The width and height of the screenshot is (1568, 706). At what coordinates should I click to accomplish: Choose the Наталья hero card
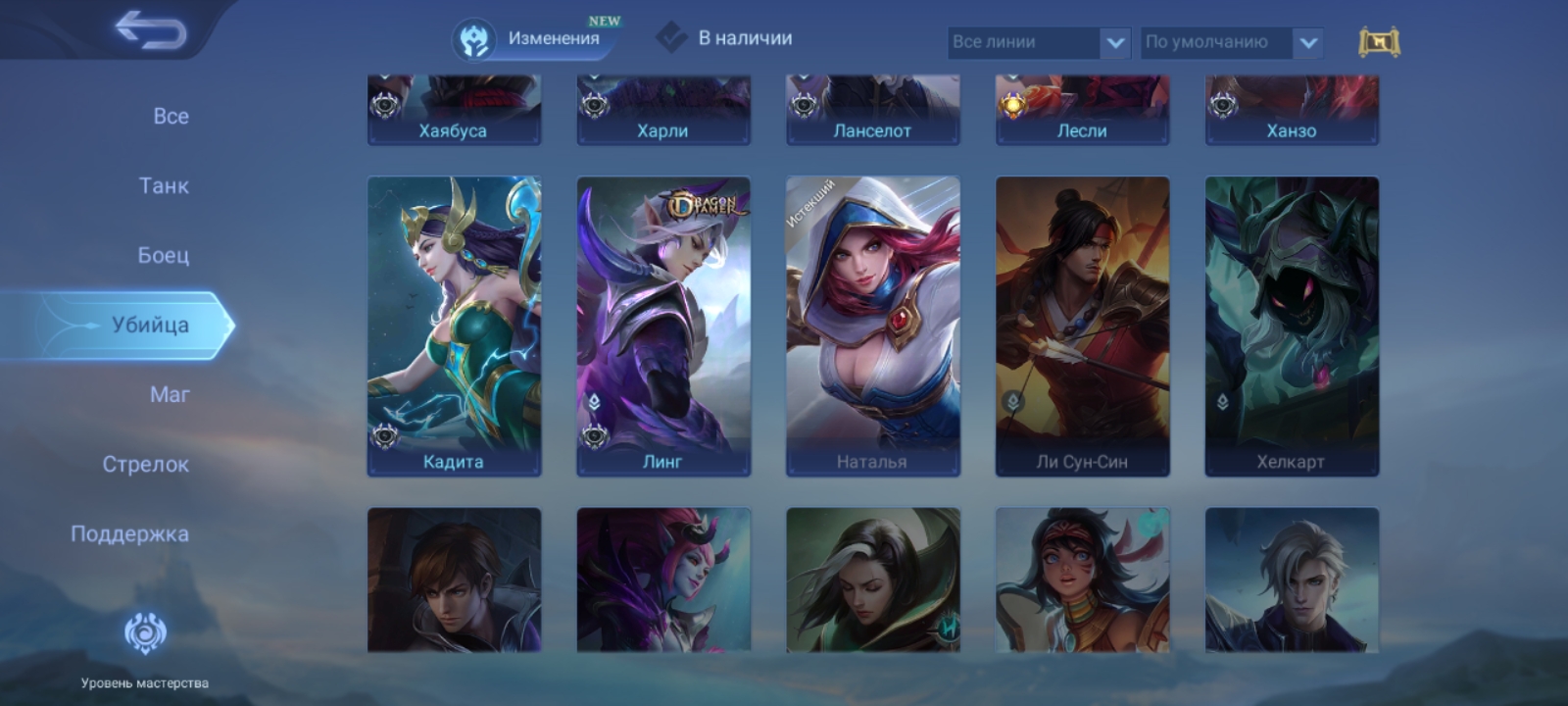point(872,326)
